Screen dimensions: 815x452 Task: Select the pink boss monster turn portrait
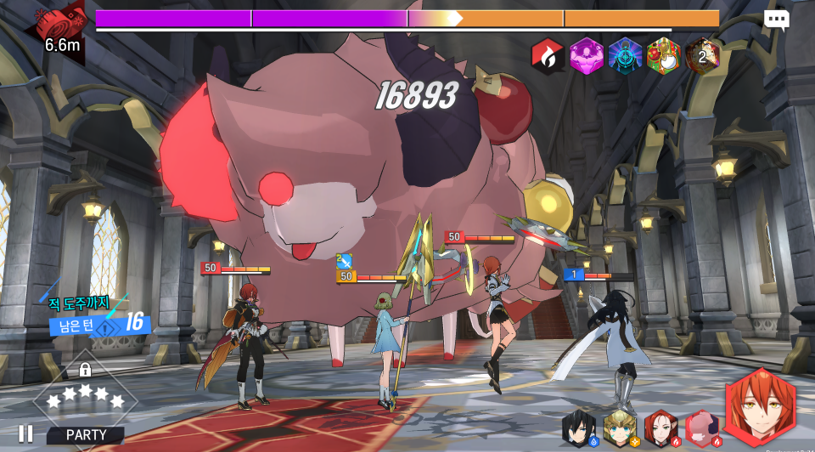click(x=702, y=428)
